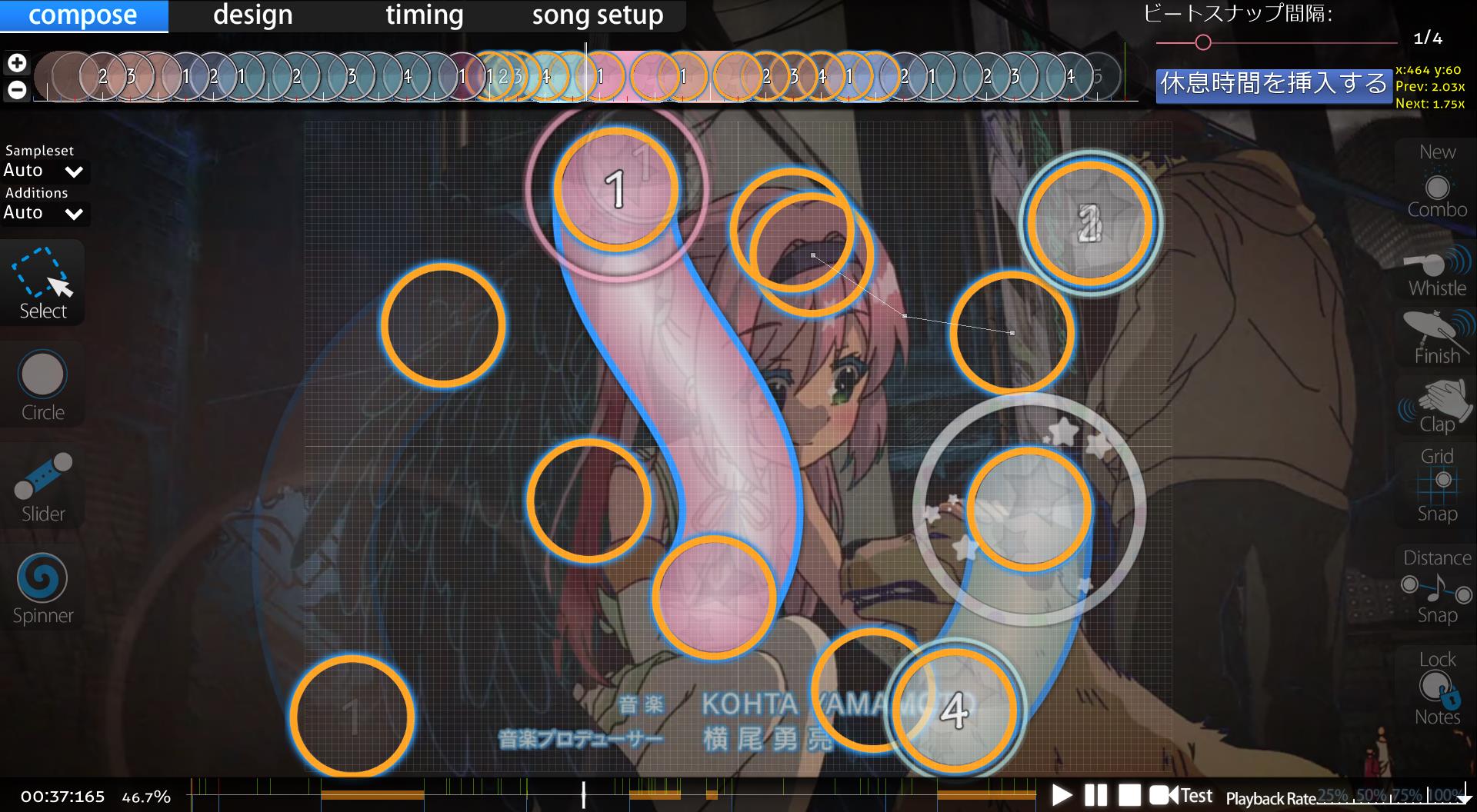This screenshot has height=812, width=1477.
Task: Select the compose tab
Action: [83, 15]
